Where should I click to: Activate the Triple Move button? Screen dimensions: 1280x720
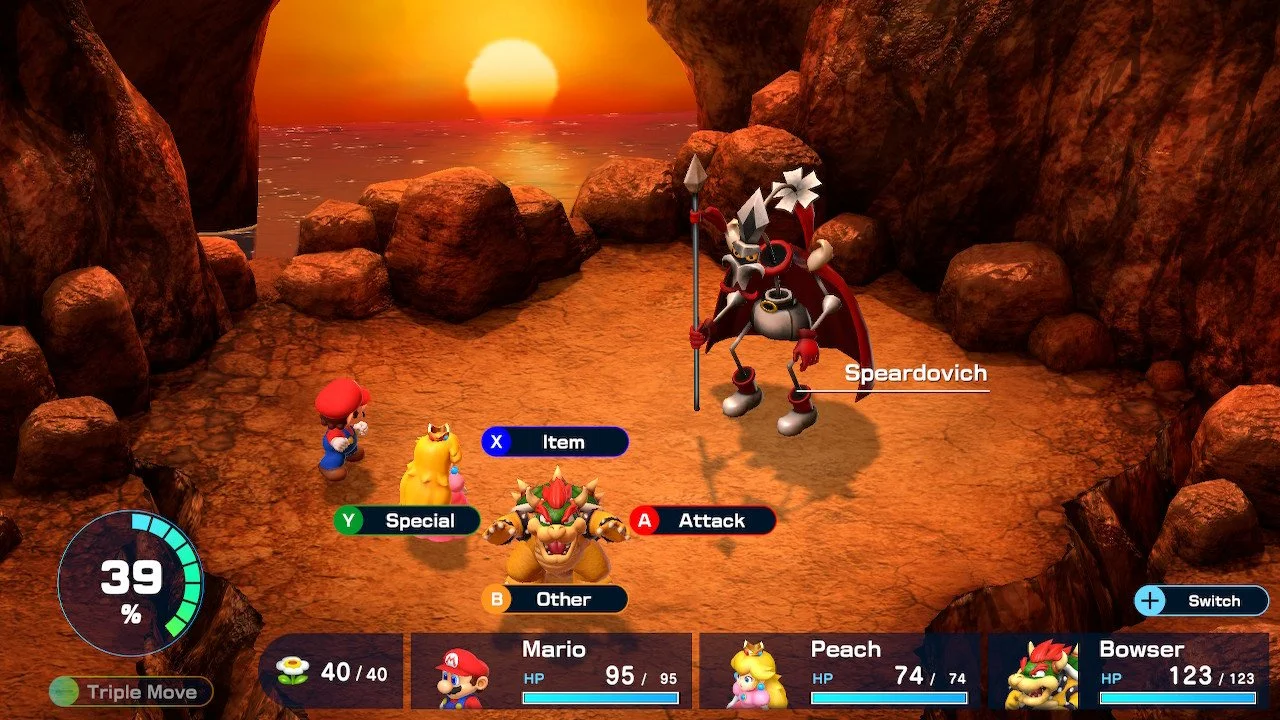point(131,691)
